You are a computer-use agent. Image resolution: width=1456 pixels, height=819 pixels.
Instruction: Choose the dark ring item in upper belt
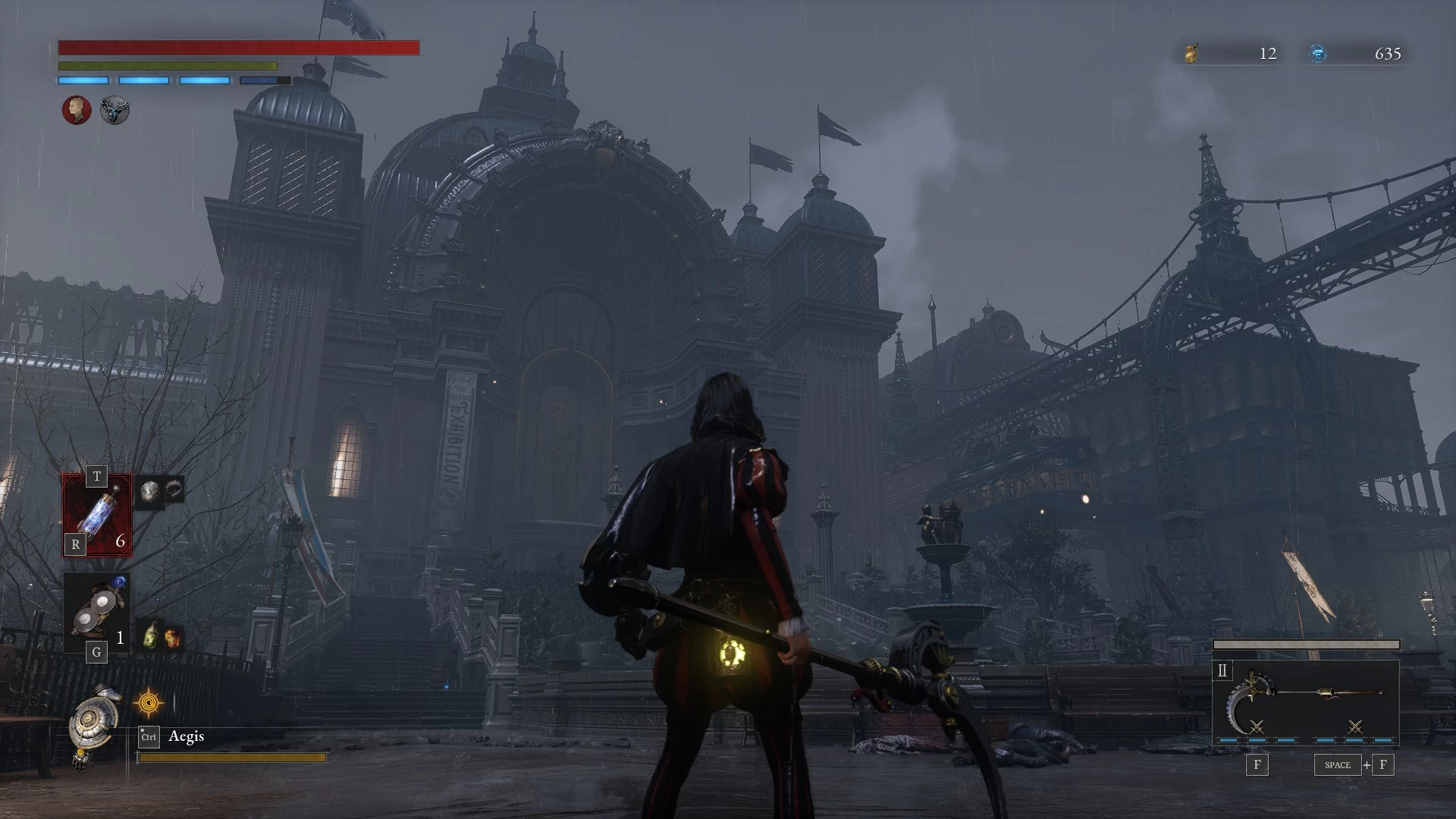(174, 489)
